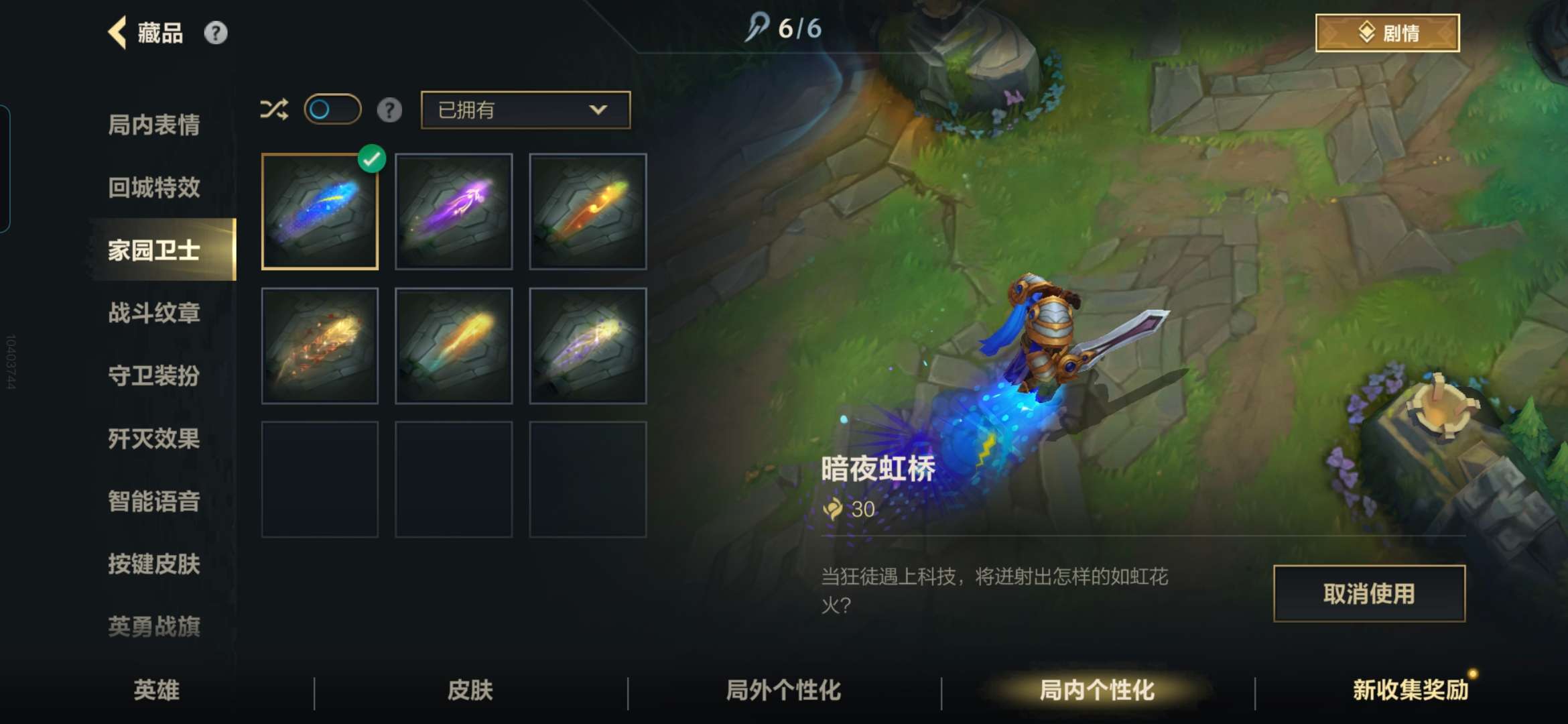Open the help icon beside 藏品
Screen dimensions: 1568x724
(215, 33)
